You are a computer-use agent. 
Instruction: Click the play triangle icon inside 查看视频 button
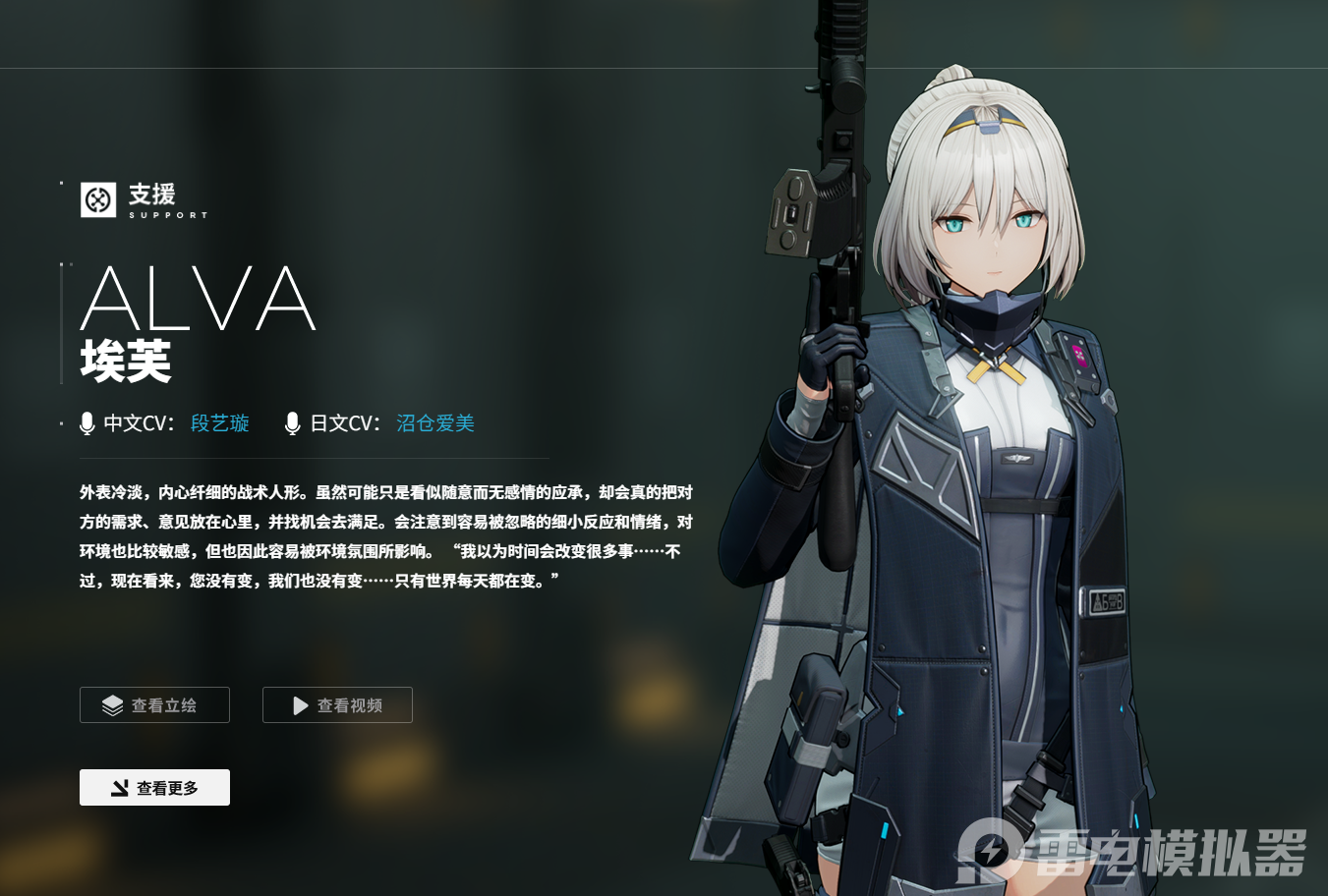(297, 704)
